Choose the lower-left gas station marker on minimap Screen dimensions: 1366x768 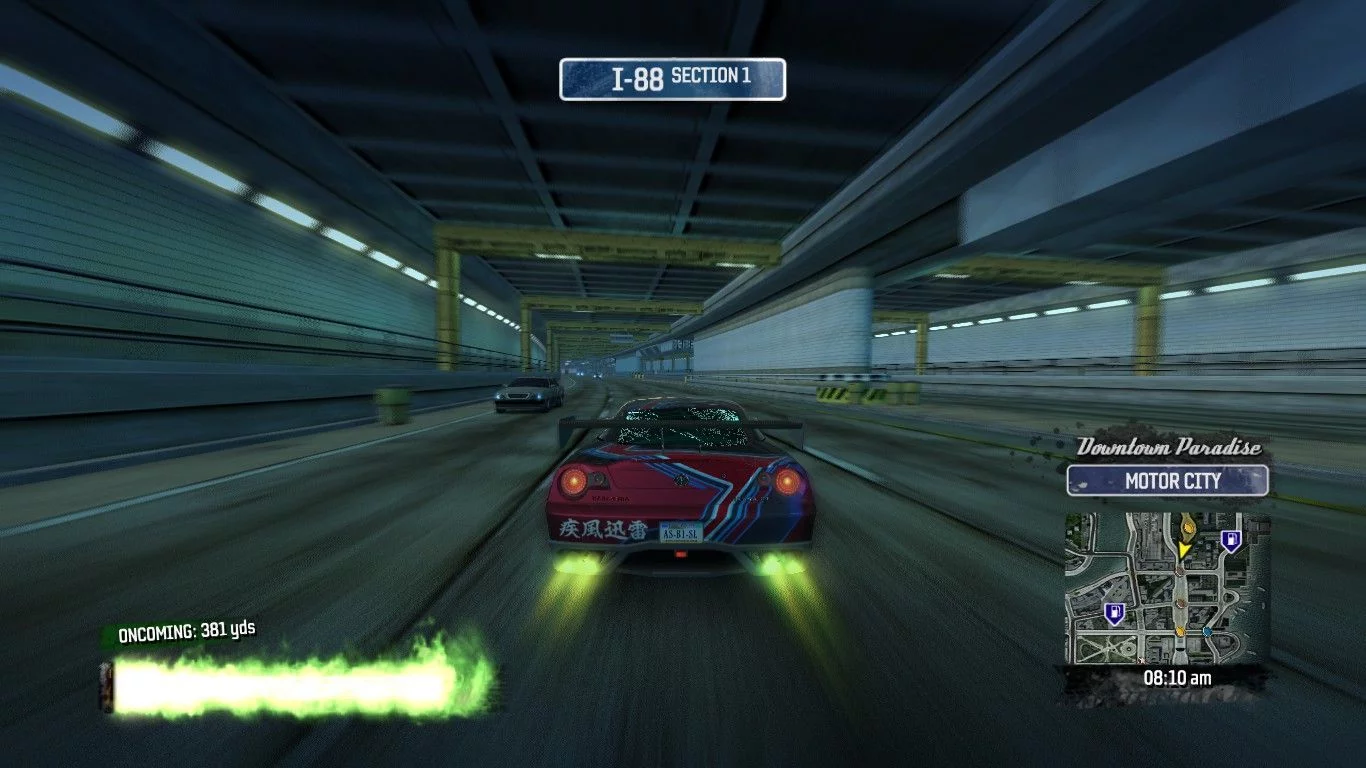click(1113, 612)
